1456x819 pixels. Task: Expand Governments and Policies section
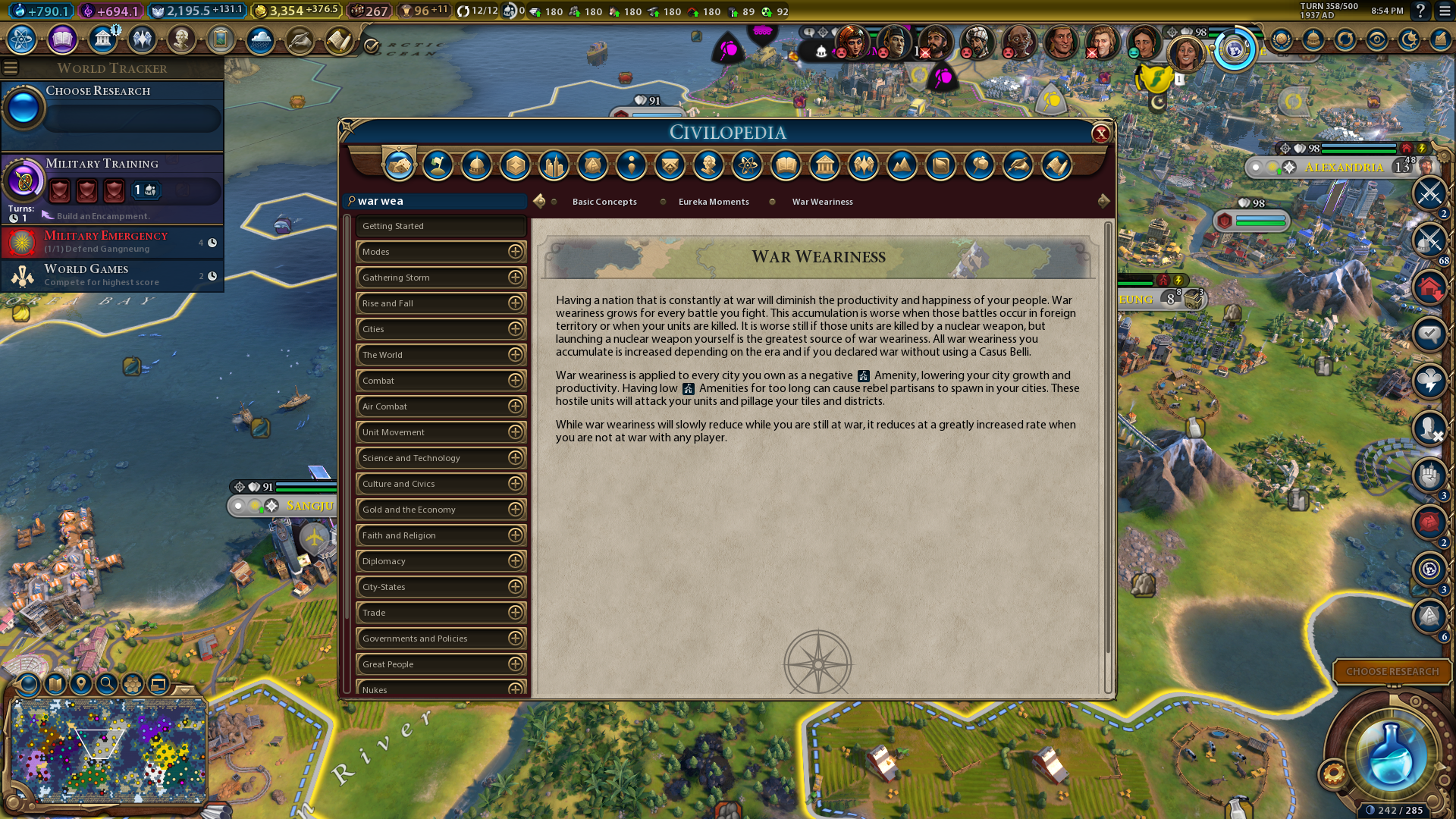(x=515, y=639)
